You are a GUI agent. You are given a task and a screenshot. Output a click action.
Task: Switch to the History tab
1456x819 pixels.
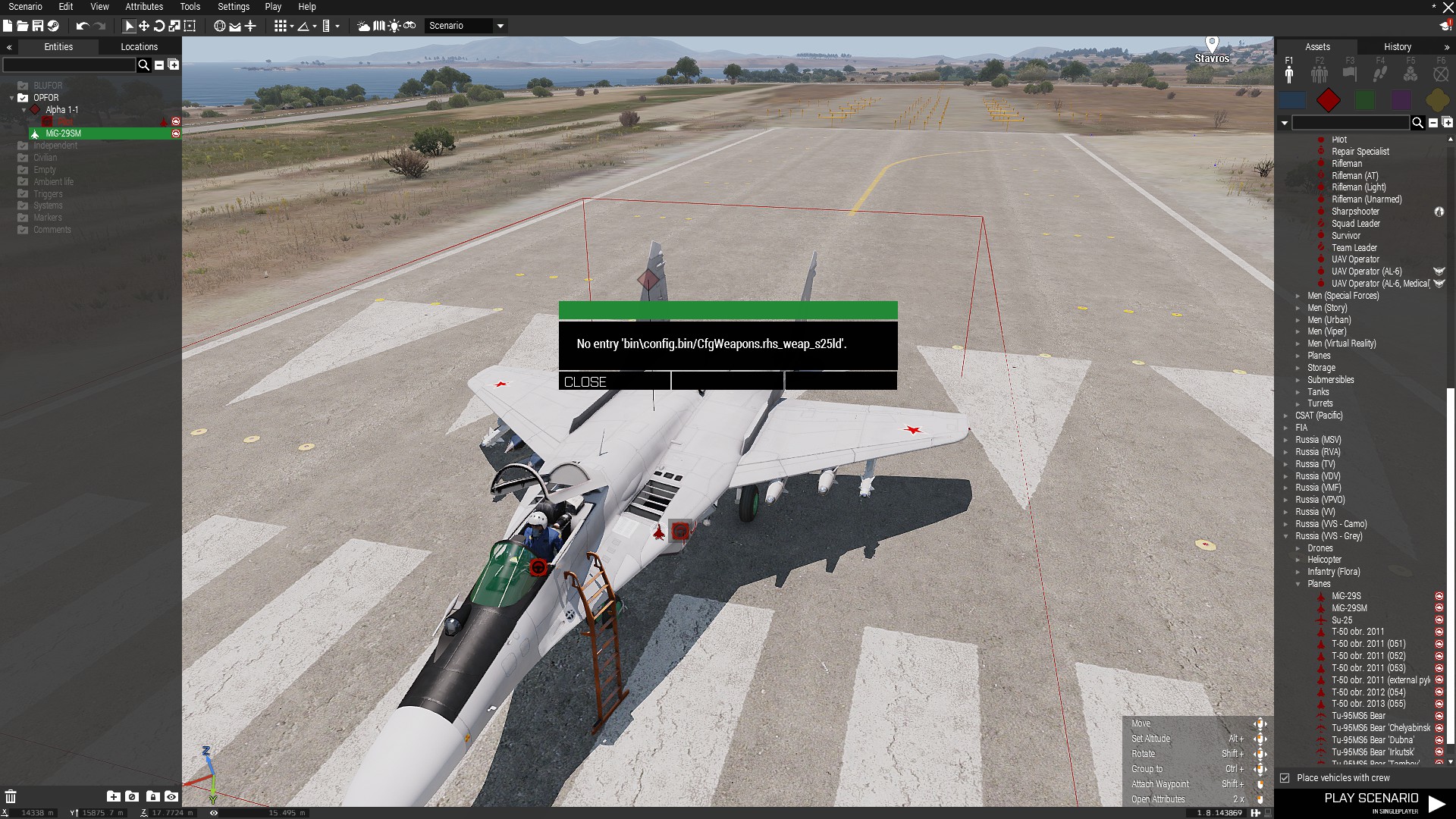[1397, 47]
